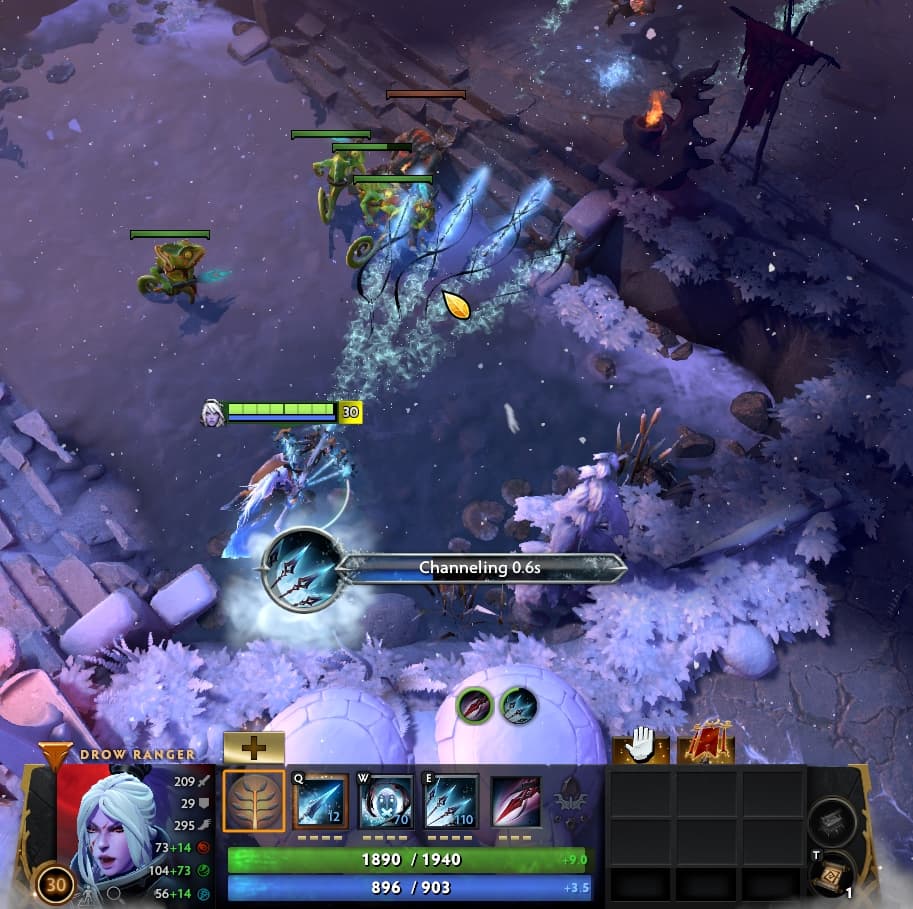
Task: Select the Marksmanship ultimate icon
Action: (x=516, y=801)
